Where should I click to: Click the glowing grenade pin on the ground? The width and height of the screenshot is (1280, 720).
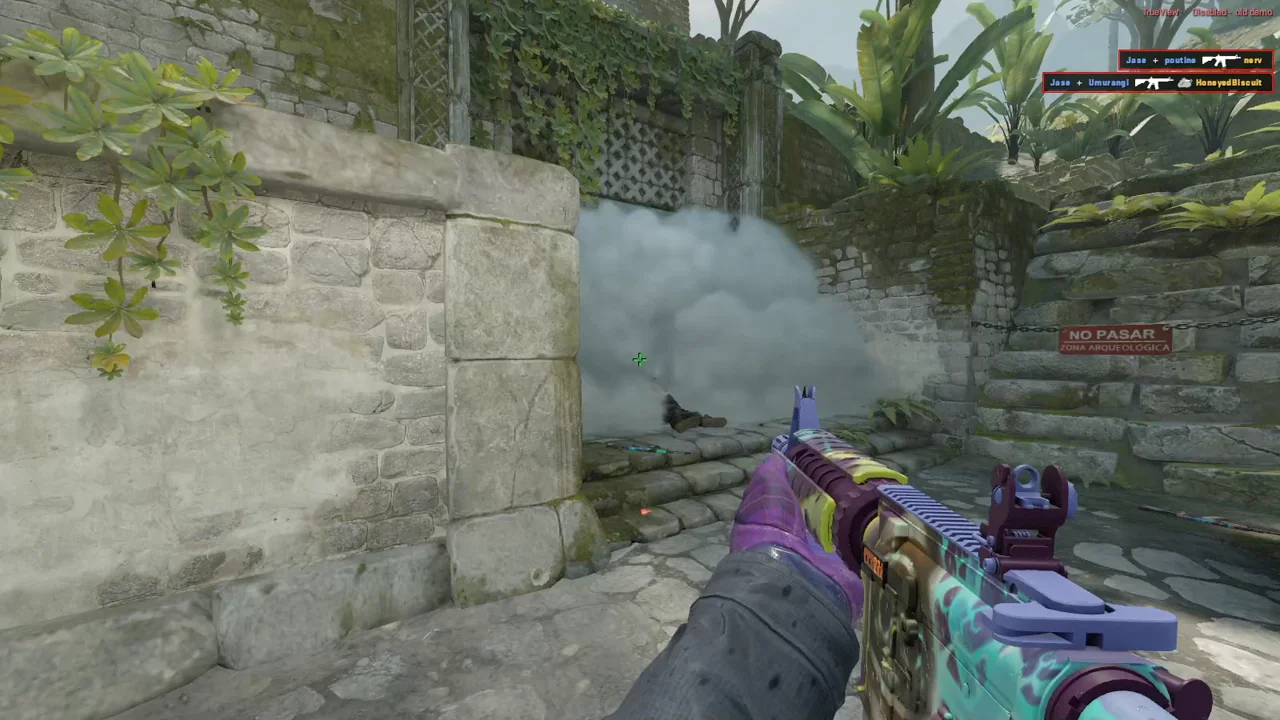click(645, 511)
